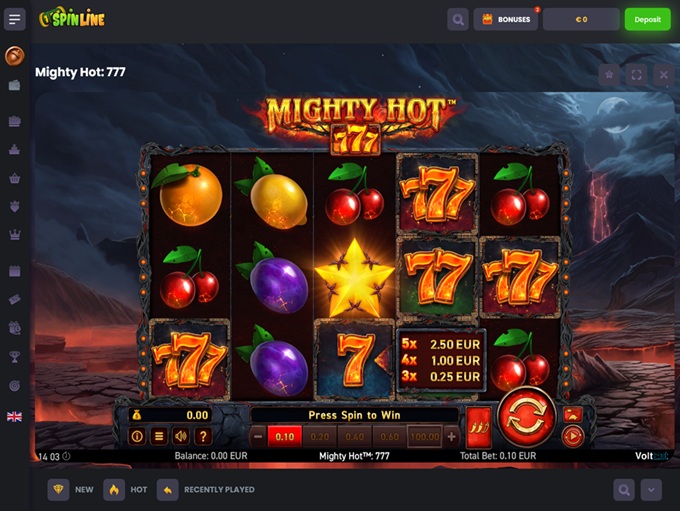Viewport: 680px width, 511px height.
Task: Expand the hamburger sidebar menu
Action: (15, 19)
